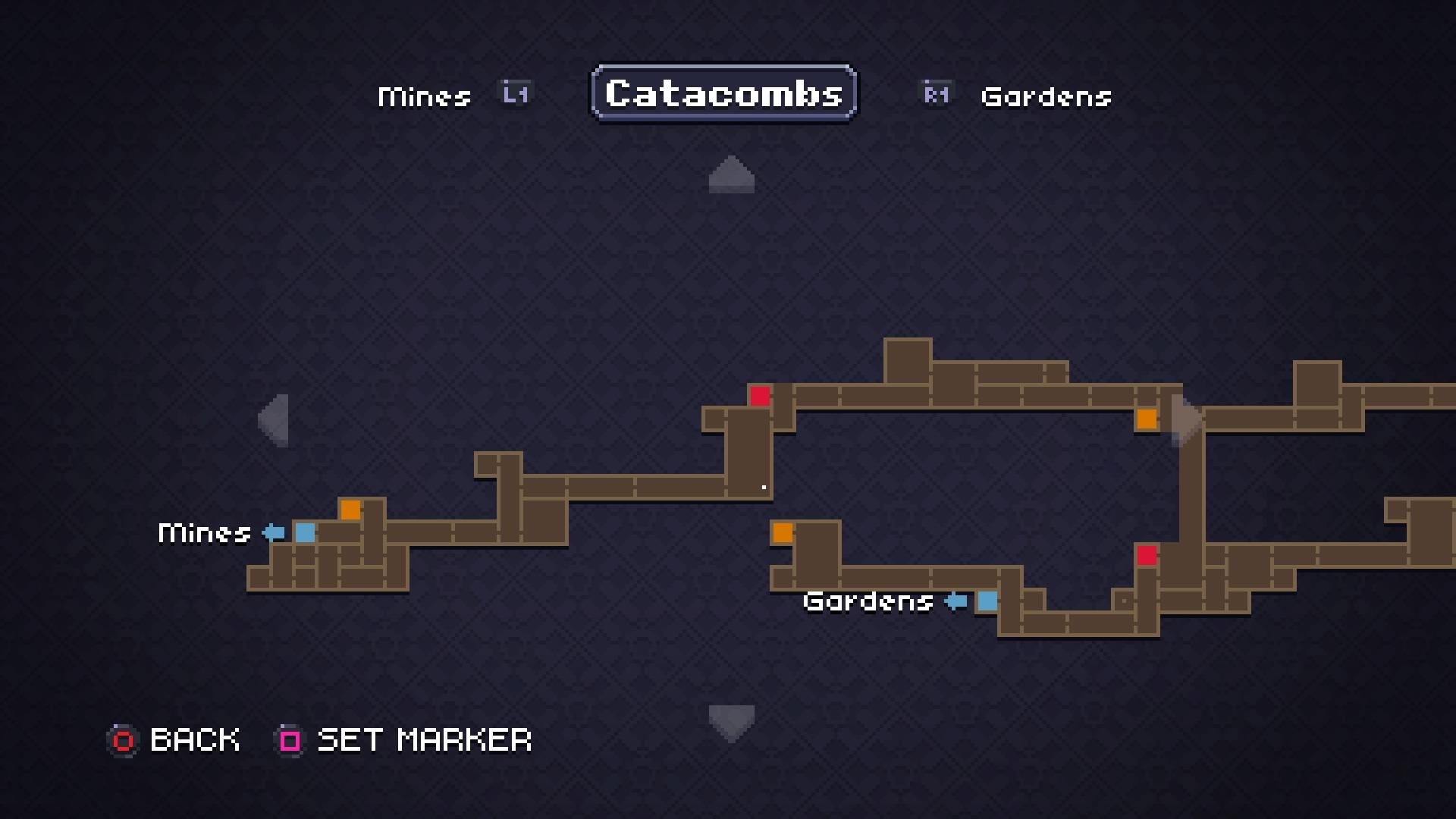
Task: Select the orange marker near the right exit
Action: (x=1147, y=418)
